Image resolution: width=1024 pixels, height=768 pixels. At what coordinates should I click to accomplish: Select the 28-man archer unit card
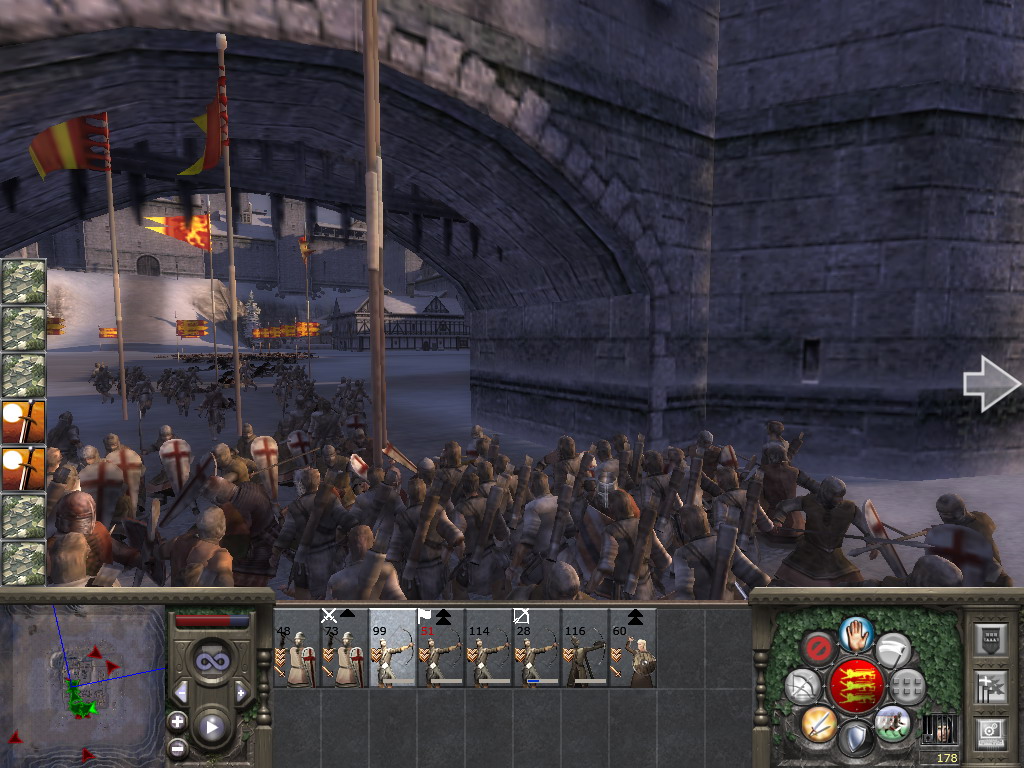point(537,648)
